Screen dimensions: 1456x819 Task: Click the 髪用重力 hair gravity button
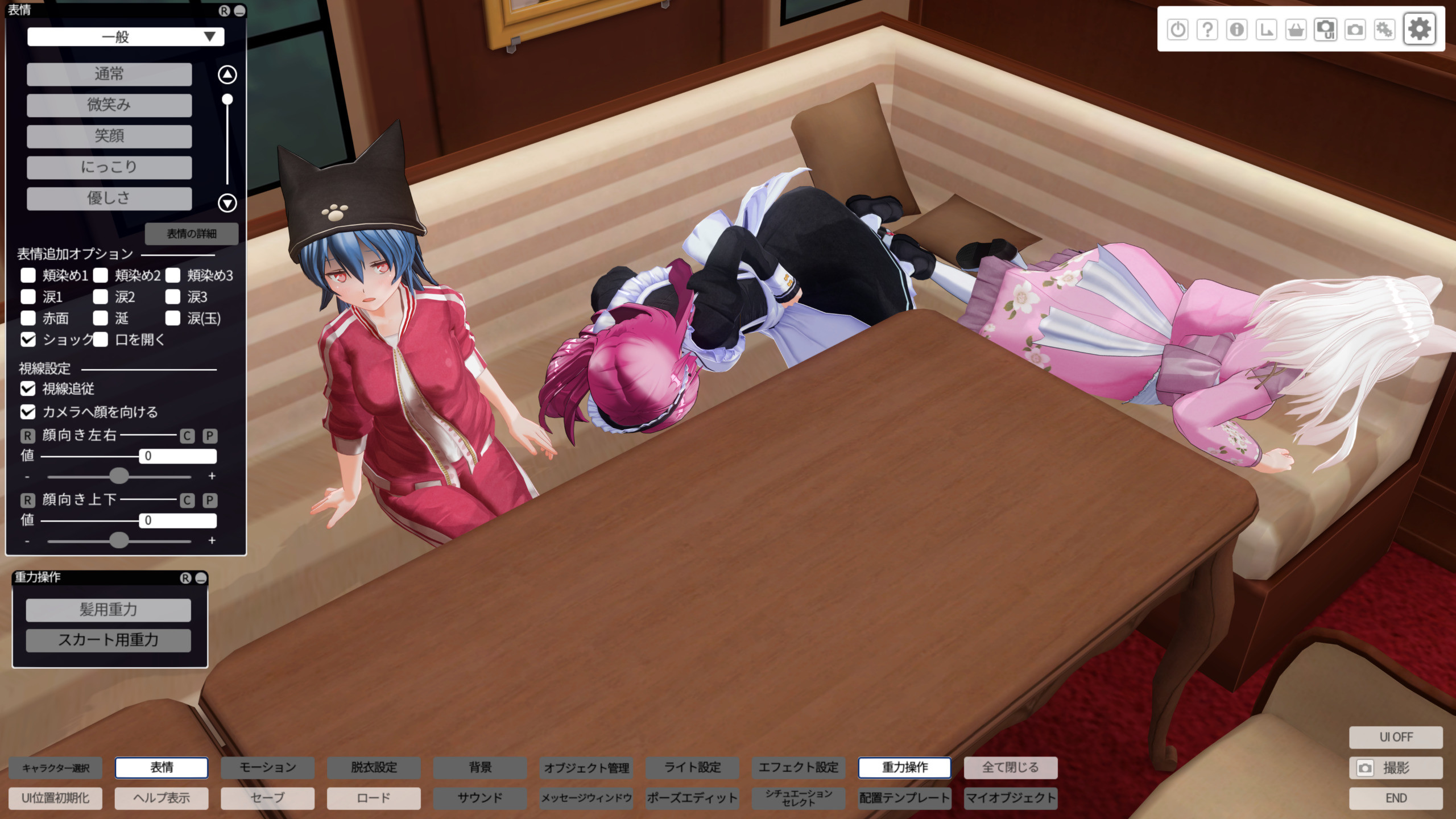point(109,610)
